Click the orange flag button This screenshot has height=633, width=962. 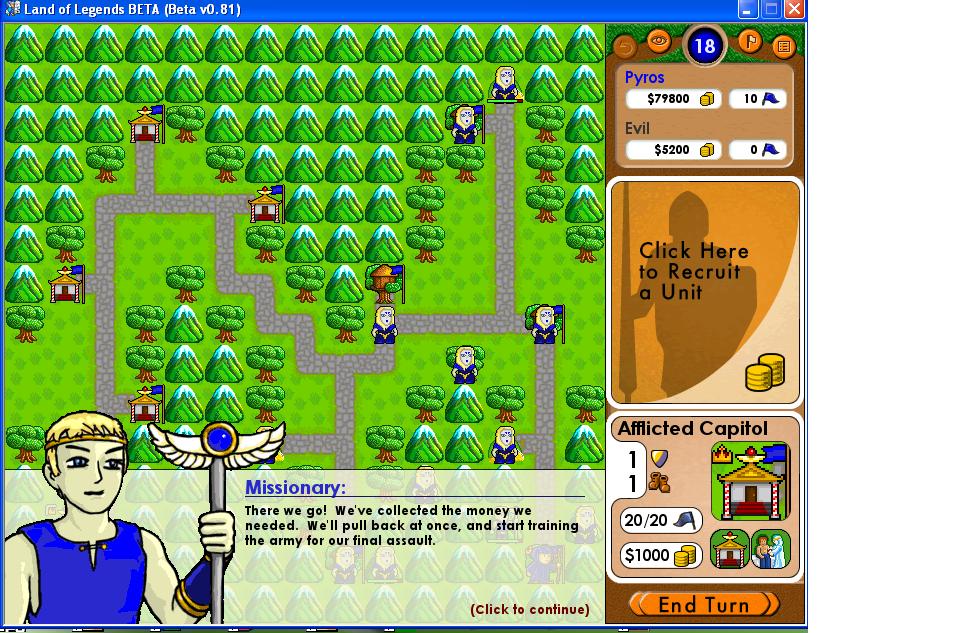(x=750, y=41)
